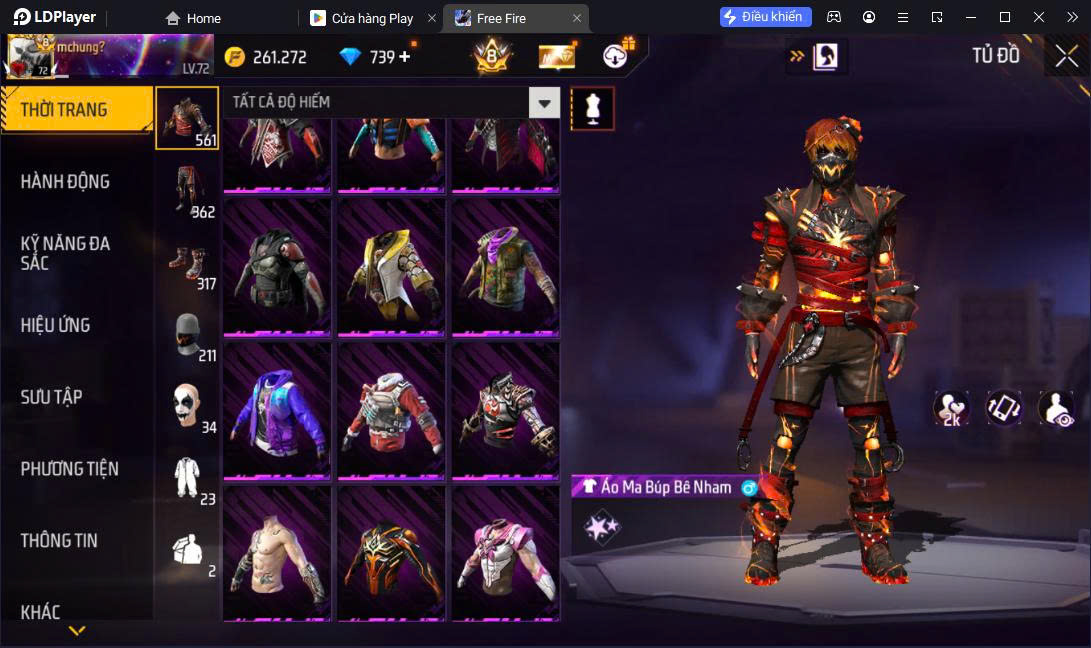Screen dimensions: 1091x648
Task: Select the Kỹ Năng Đa Sắc tab
Action: click(65, 253)
